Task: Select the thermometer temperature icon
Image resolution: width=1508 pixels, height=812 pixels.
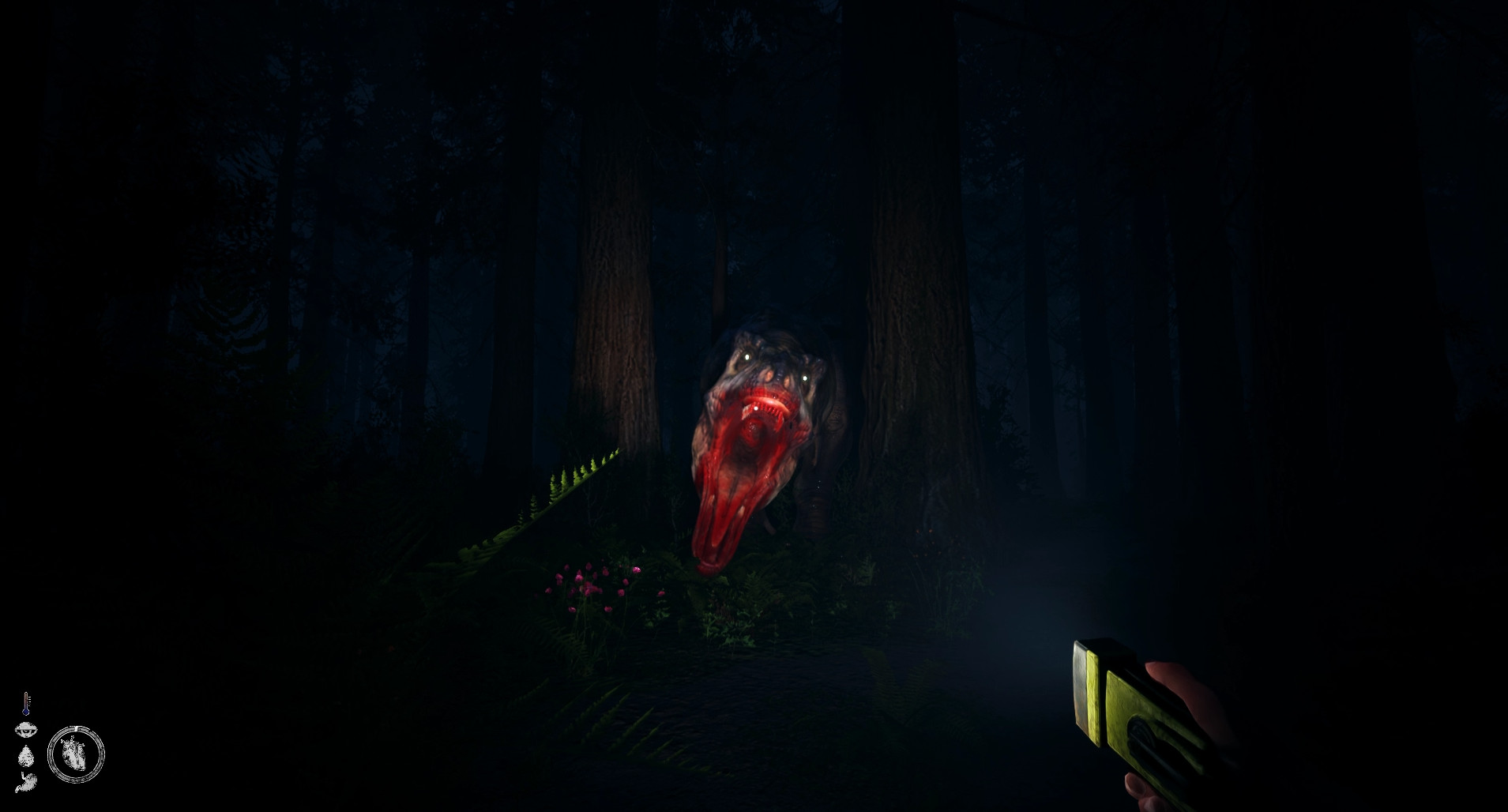Action: [25, 703]
